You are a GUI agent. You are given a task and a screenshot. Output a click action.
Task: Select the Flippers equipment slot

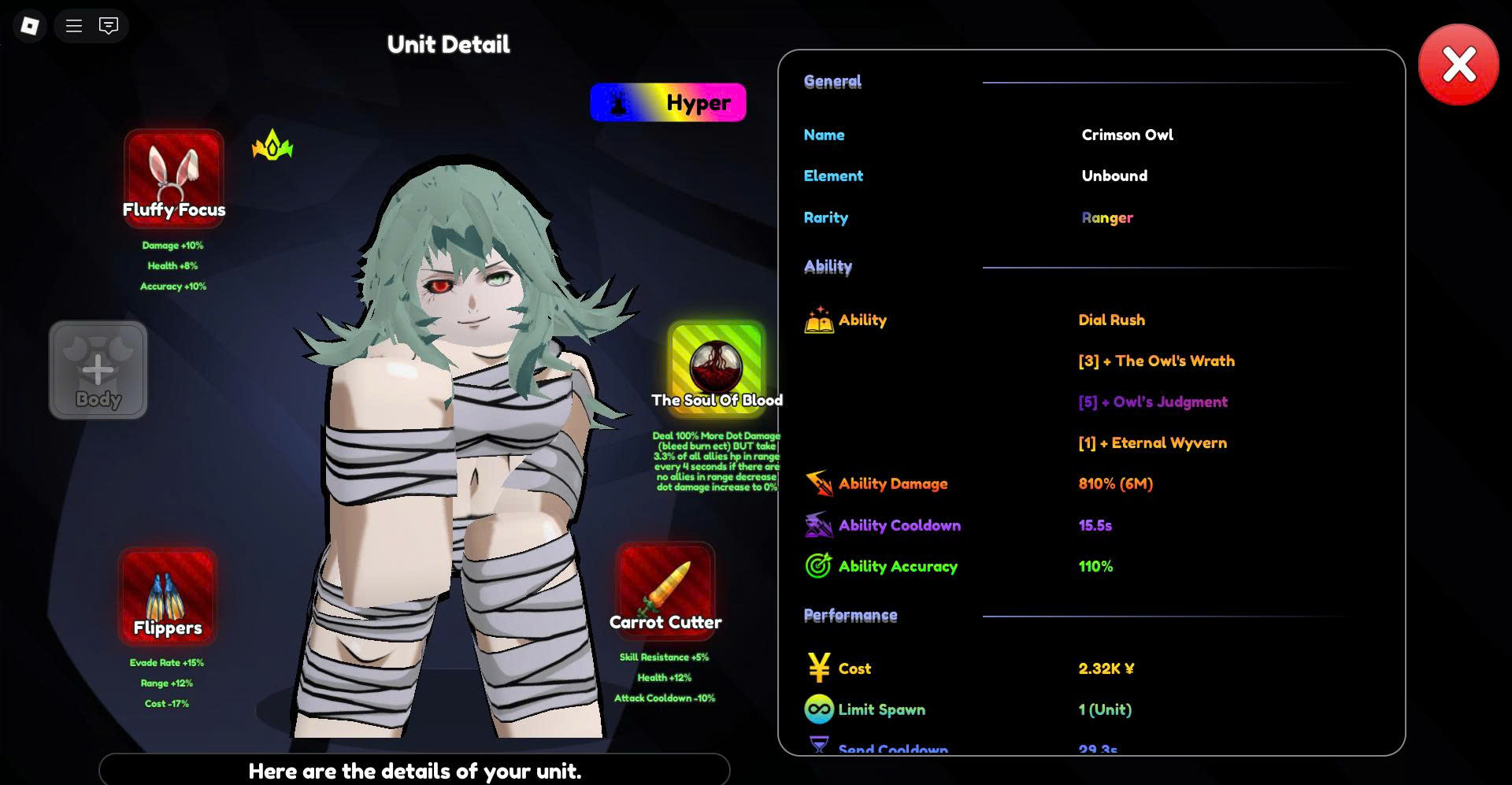pyautogui.click(x=167, y=596)
